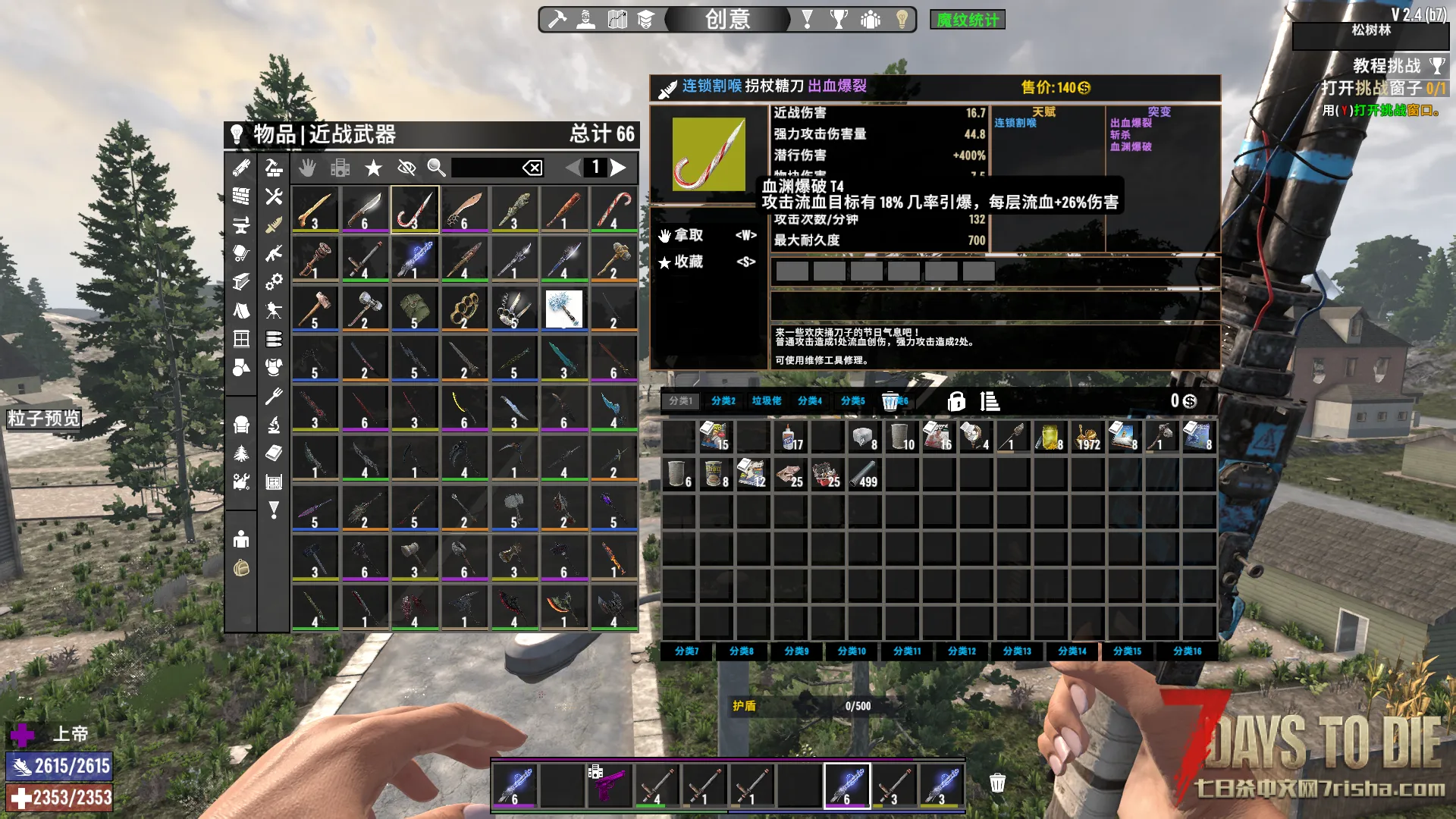The image size is (1456, 819).
Task: Go to the next item page
Action: 619,168
